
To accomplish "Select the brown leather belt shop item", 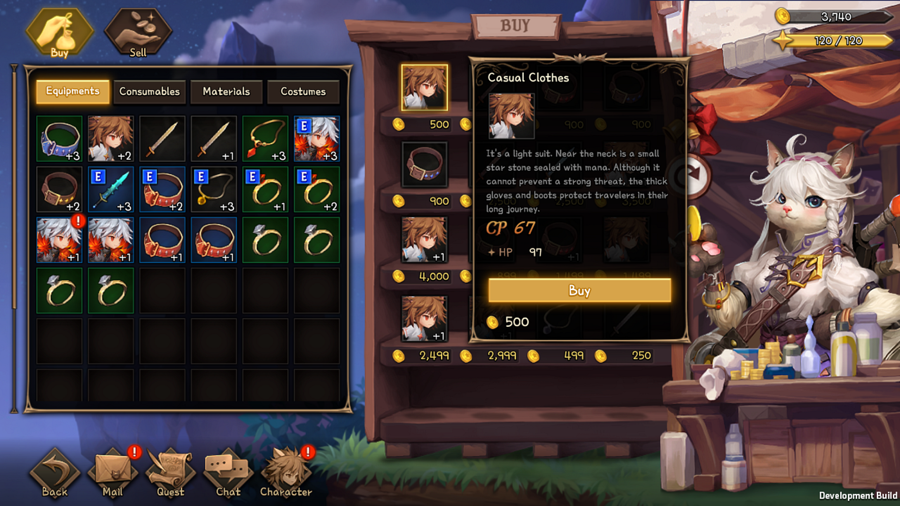I will [424, 165].
